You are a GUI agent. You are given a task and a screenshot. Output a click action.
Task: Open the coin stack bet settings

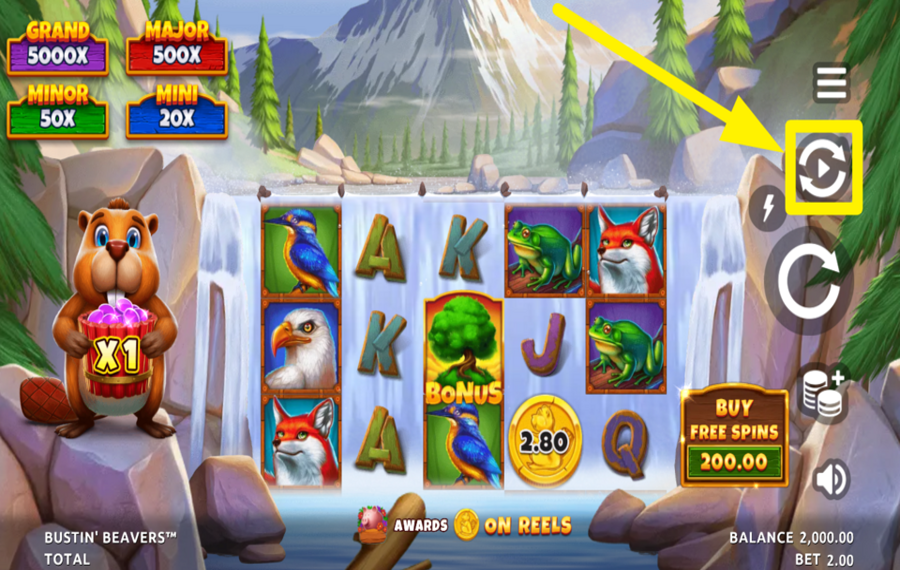click(x=821, y=393)
